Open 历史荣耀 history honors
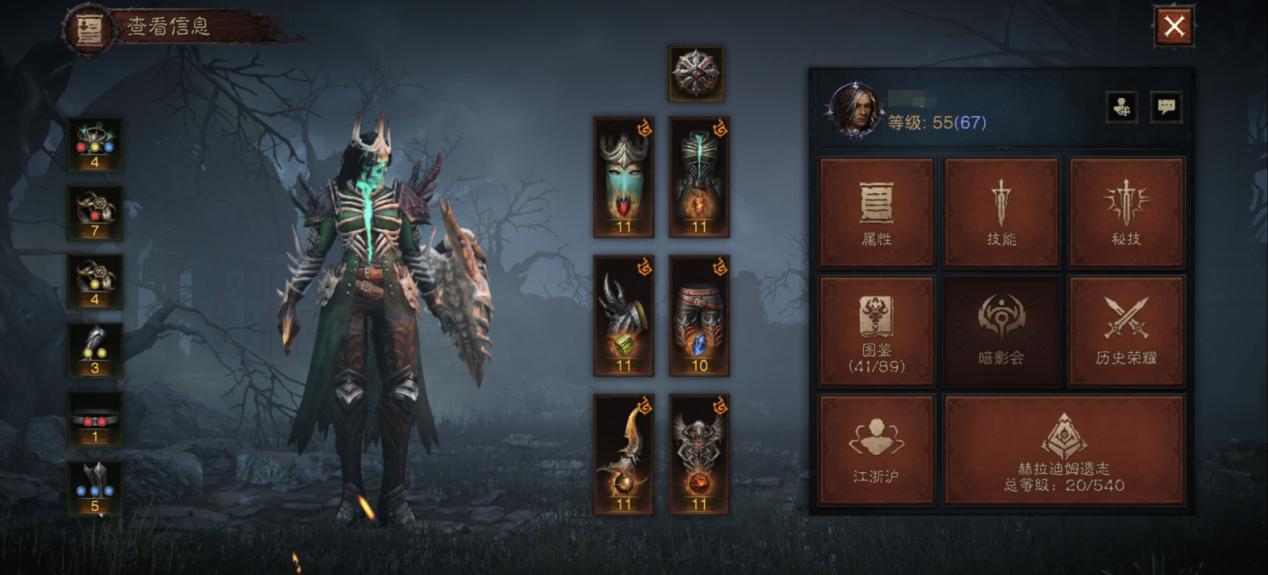The width and height of the screenshot is (1268, 575). pos(1126,331)
